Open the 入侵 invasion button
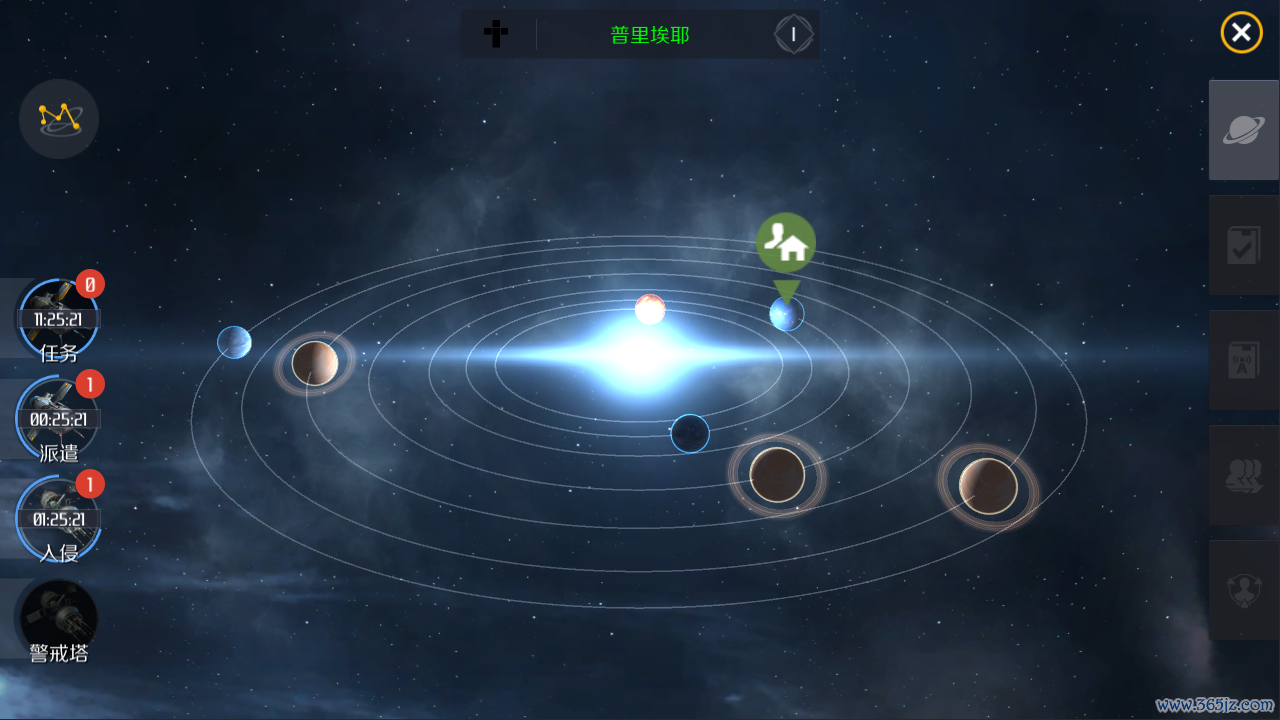 coord(58,519)
